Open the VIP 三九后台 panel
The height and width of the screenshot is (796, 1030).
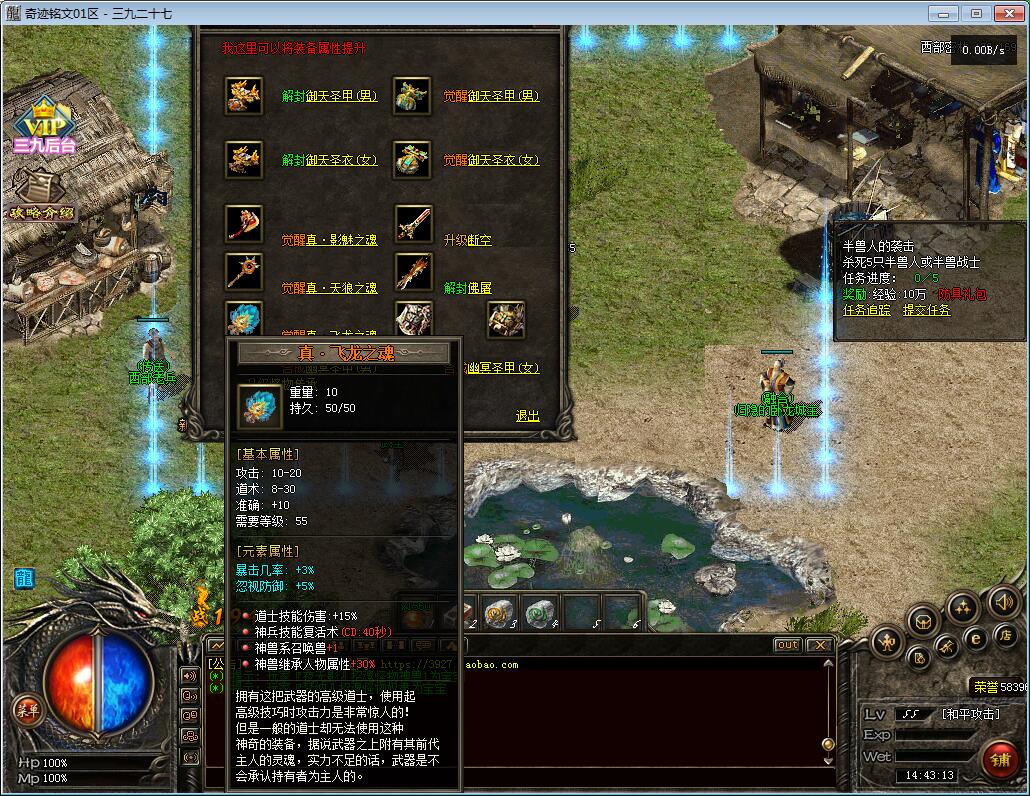(x=44, y=130)
